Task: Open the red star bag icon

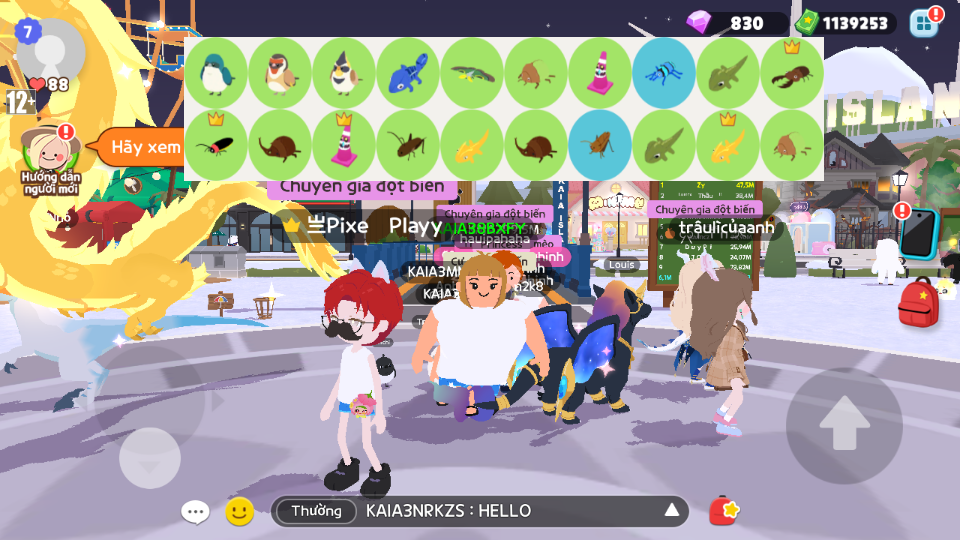Action: (724, 511)
